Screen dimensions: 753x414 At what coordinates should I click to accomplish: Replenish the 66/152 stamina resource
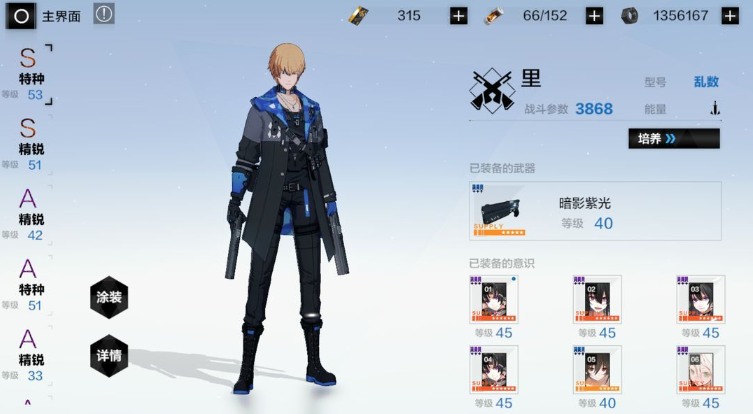tap(593, 16)
